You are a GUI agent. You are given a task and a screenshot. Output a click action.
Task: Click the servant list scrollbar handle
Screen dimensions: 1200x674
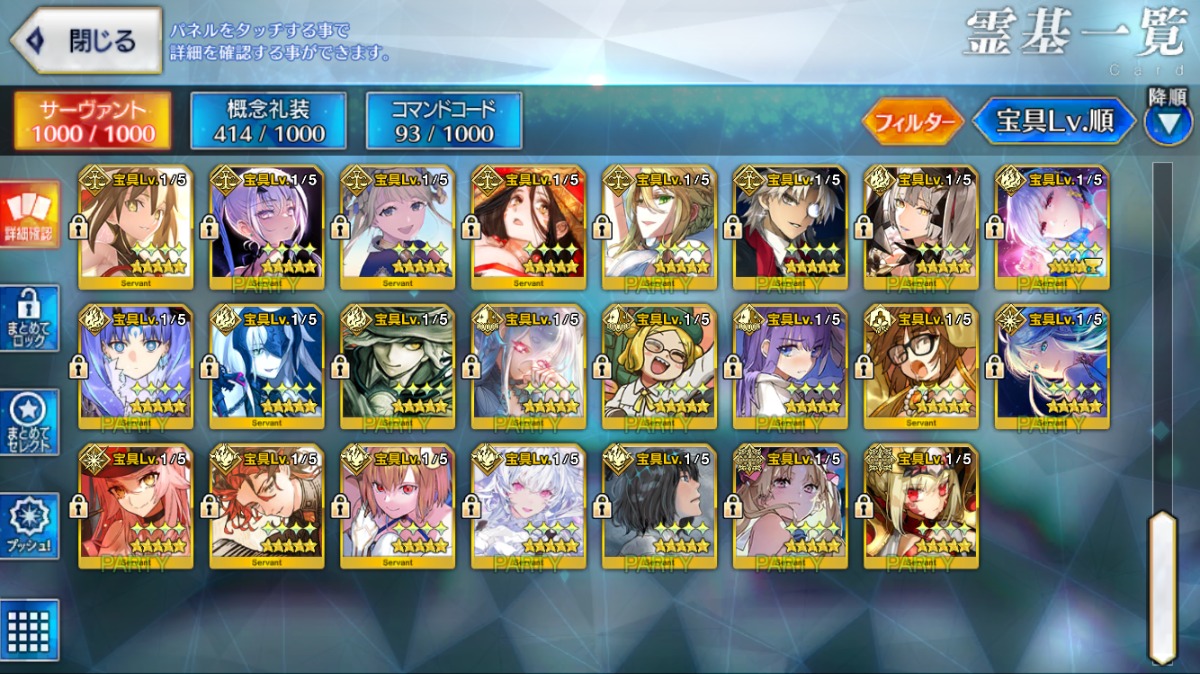(1161, 585)
